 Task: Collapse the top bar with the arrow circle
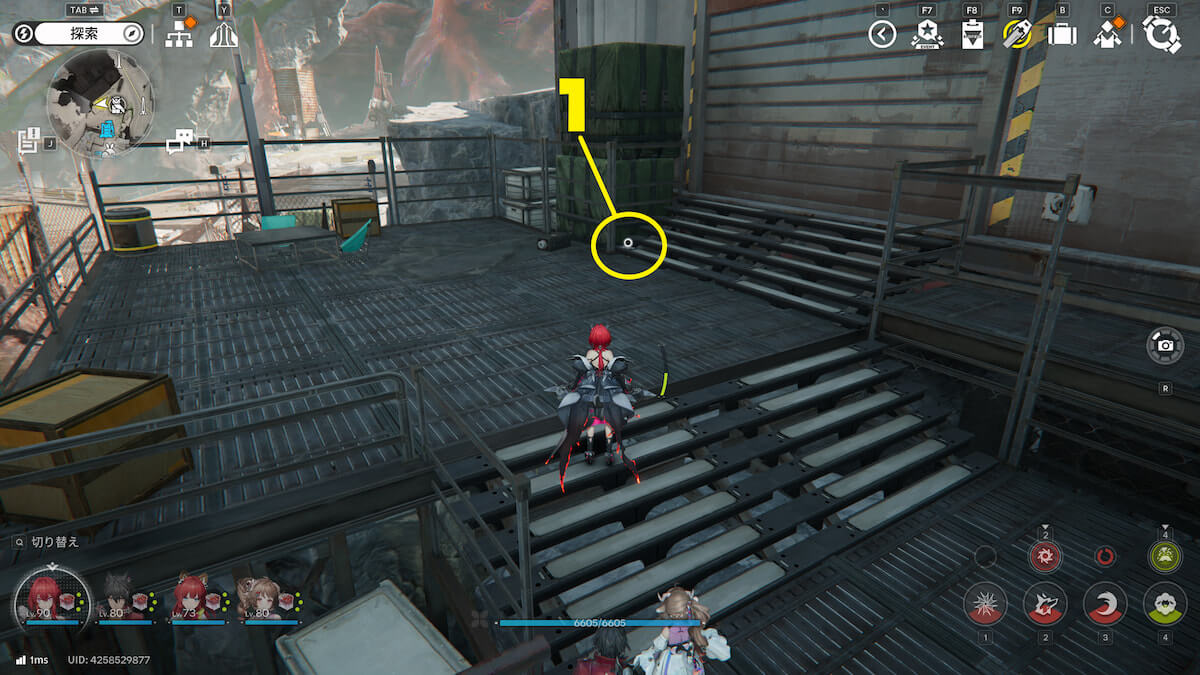(881, 36)
